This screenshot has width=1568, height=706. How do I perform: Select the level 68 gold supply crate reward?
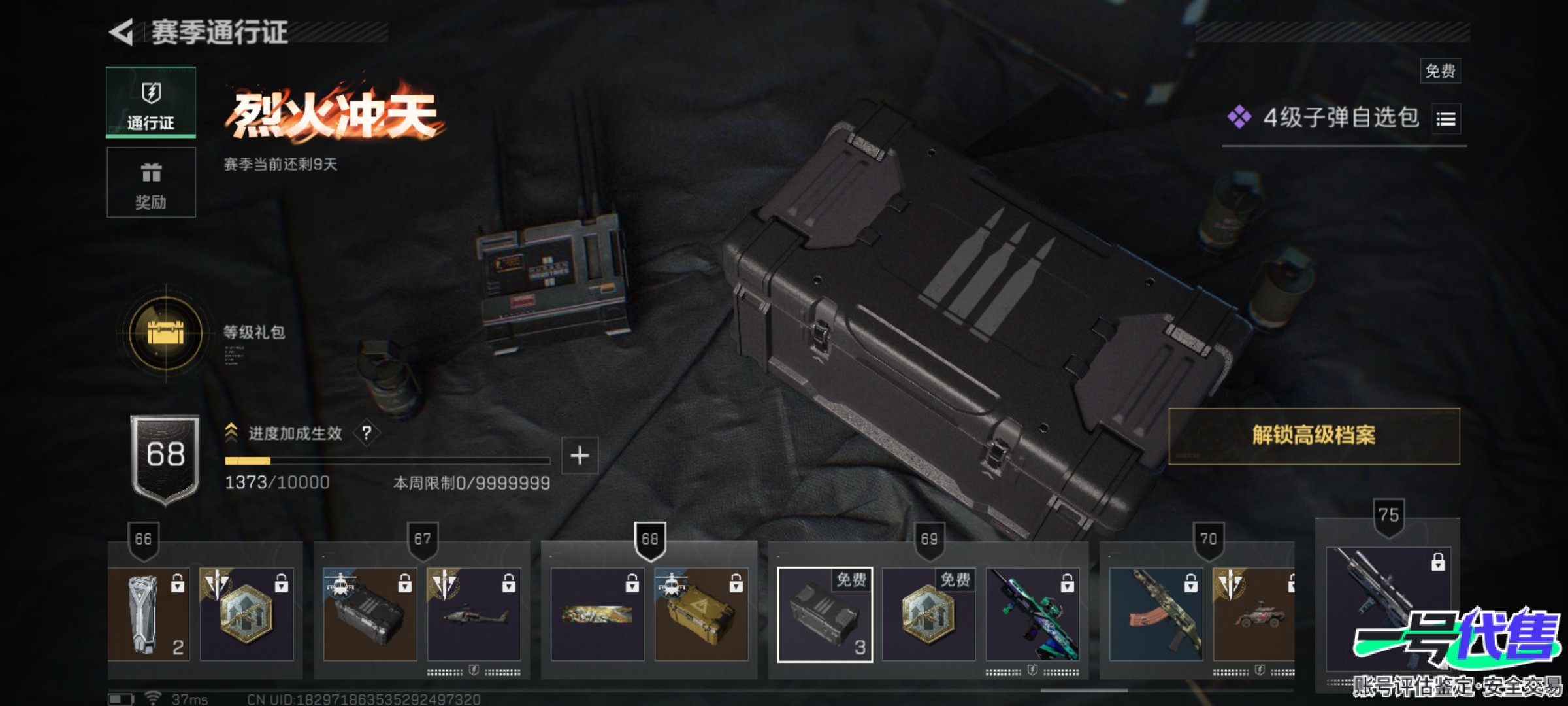701,614
